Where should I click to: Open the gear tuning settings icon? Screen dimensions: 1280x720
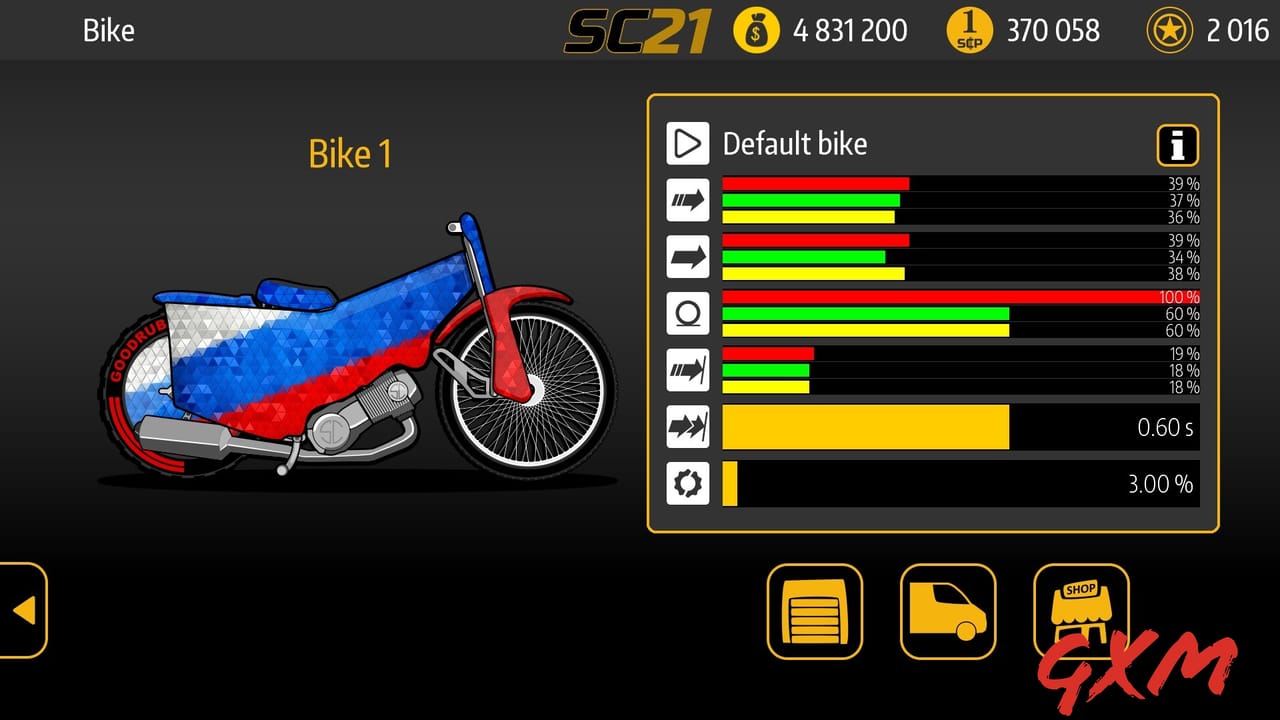688,483
